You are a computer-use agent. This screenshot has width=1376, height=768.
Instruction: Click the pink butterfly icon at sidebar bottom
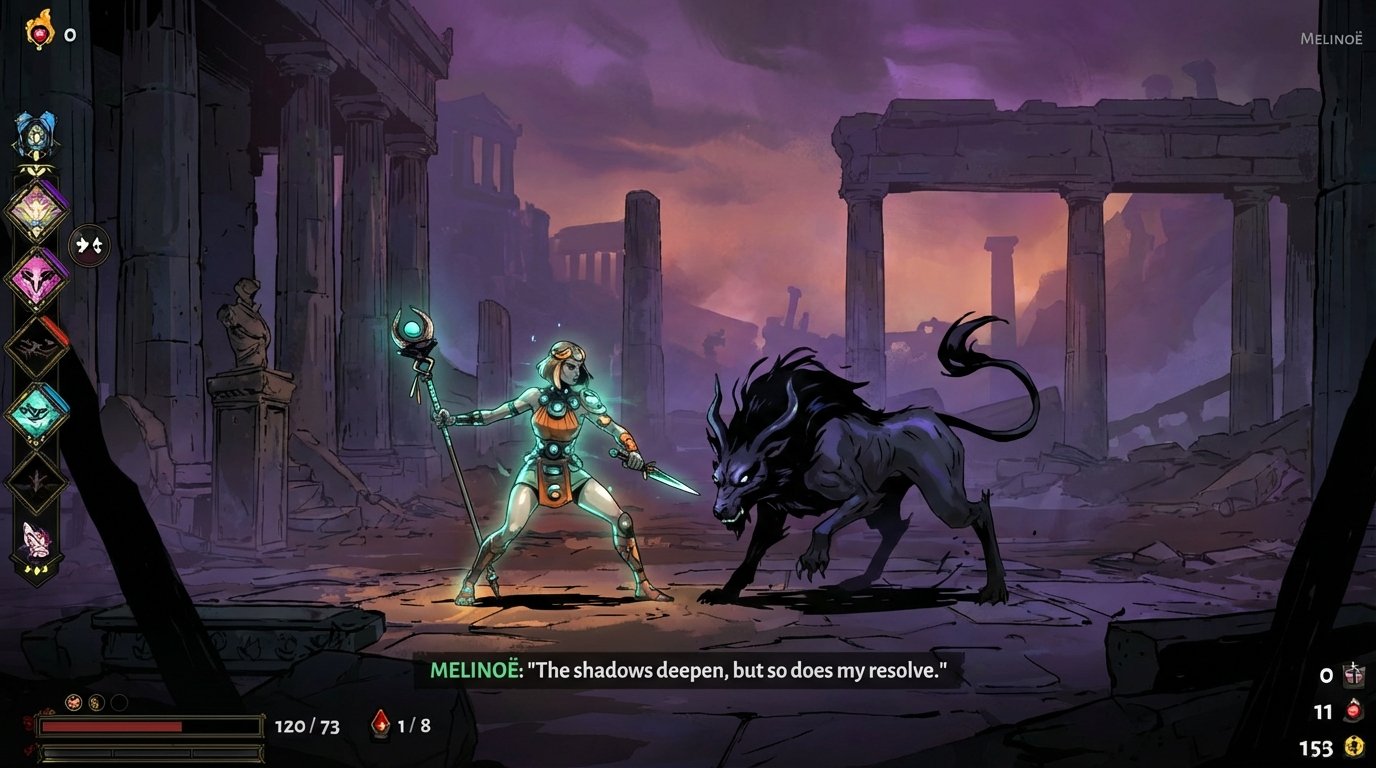tap(38, 540)
